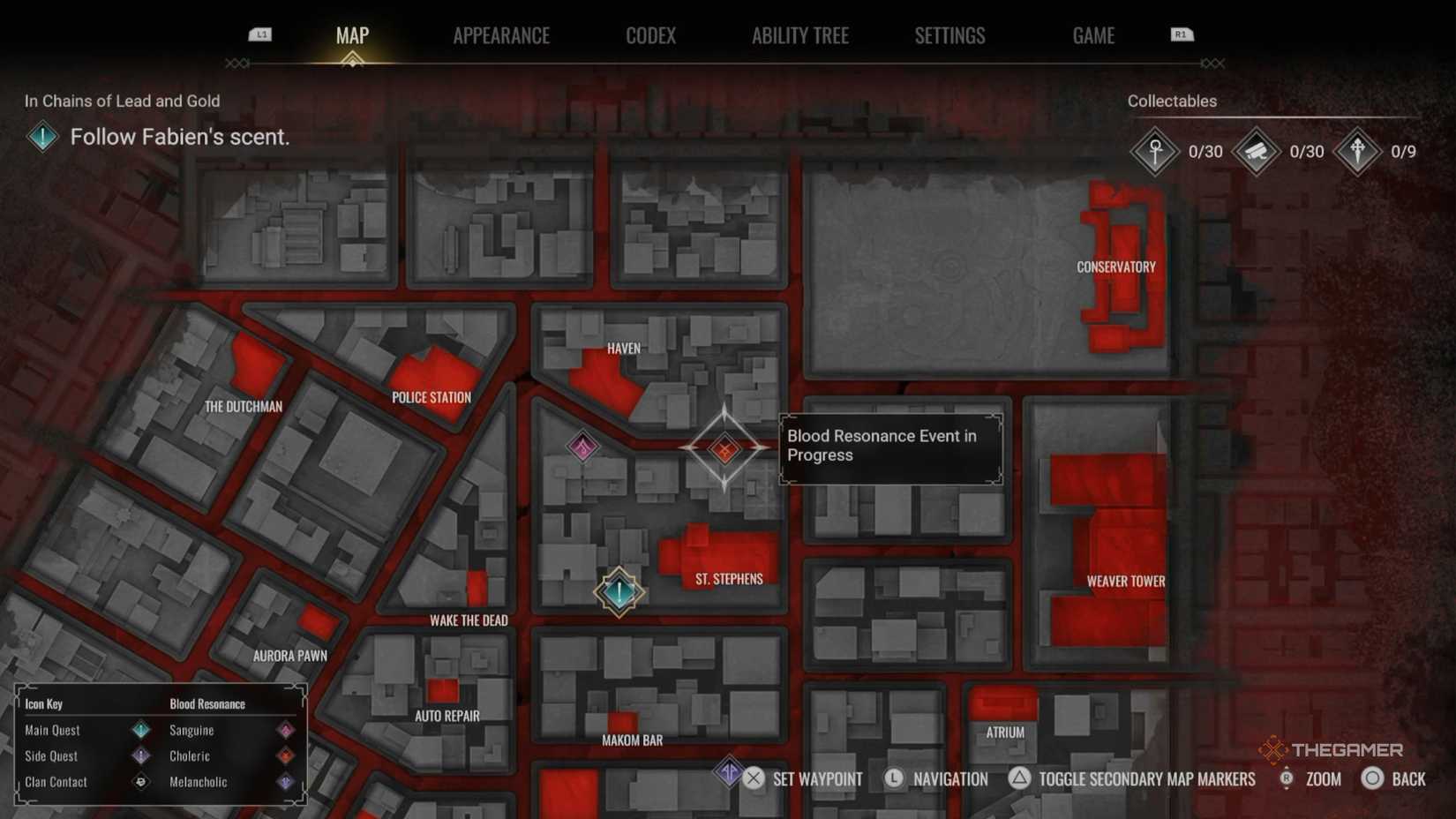The height and width of the screenshot is (819, 1456).
Task: Click the Side Quest icon in the Icon Key
Action: (x=139, y=756)
